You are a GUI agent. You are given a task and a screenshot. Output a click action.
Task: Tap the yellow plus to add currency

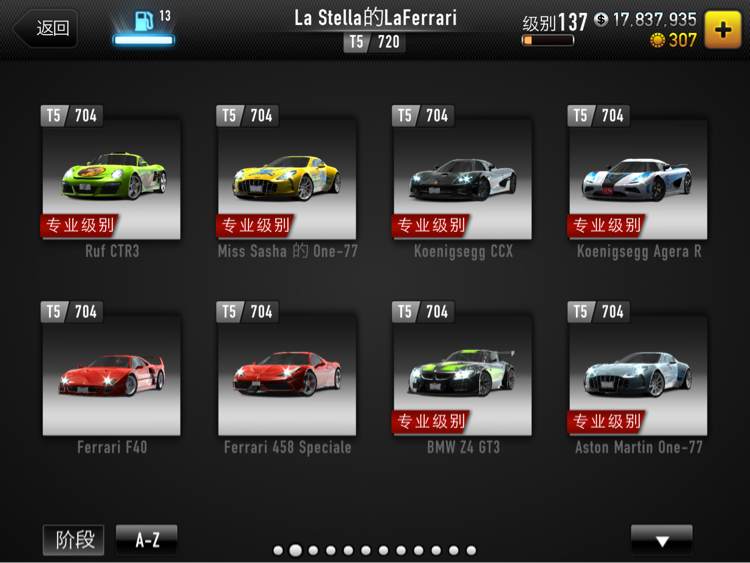tap(723, 29)
